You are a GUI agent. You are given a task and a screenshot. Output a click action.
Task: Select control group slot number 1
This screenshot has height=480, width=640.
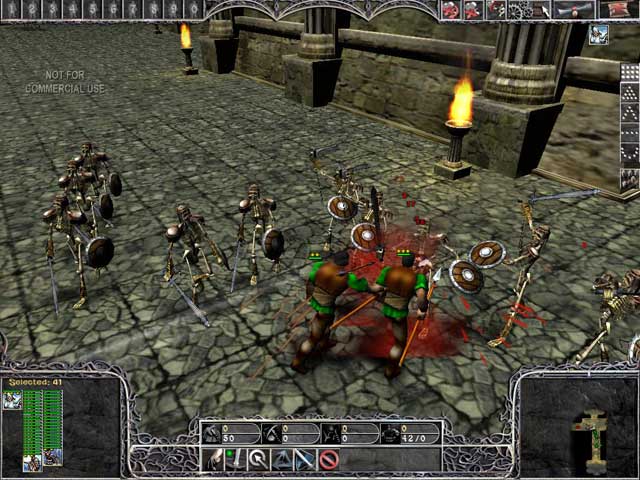[x=11, y=9]
